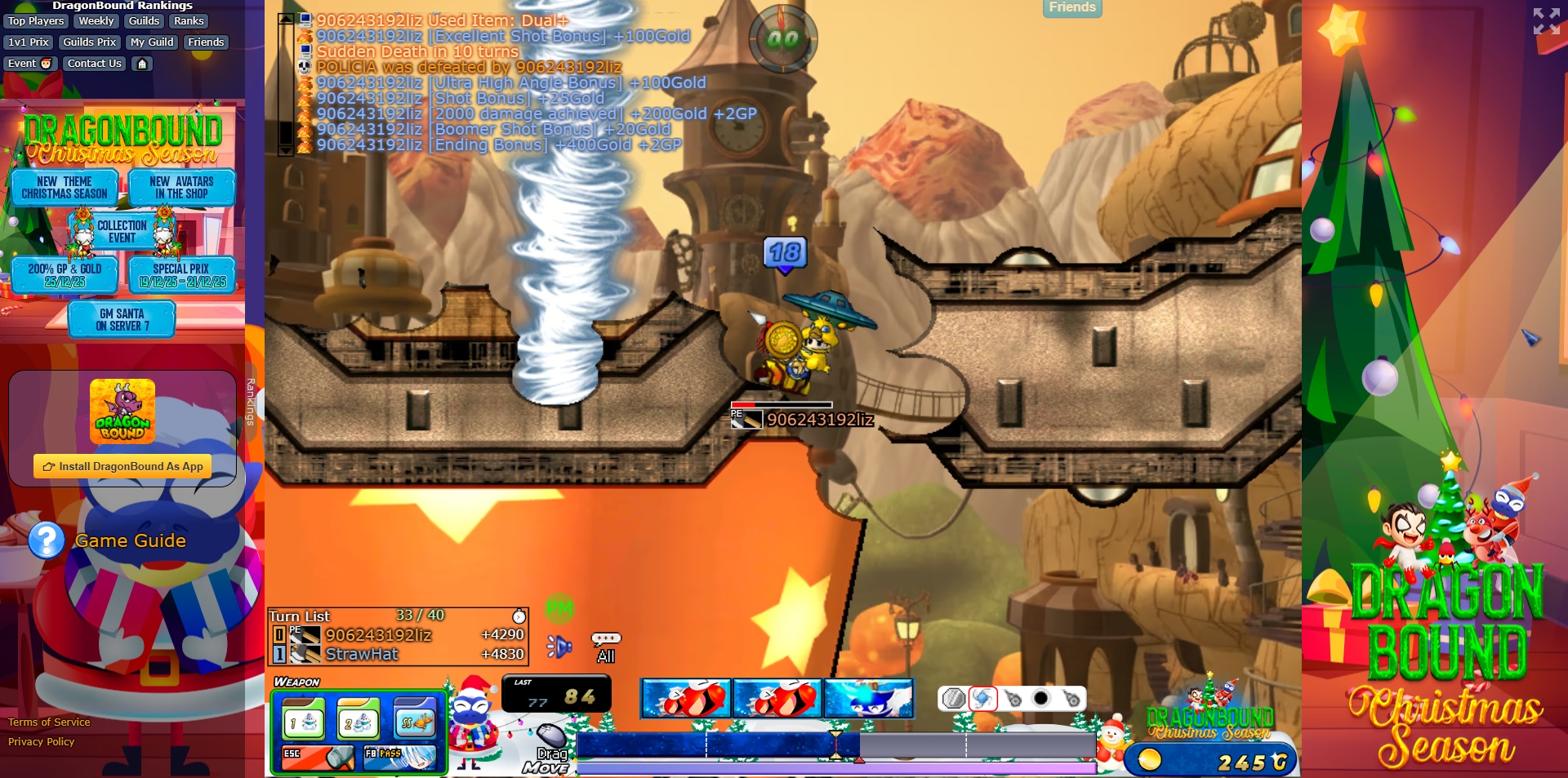Select weapon shot 1

pyautogui.click(x=304, y=722)
